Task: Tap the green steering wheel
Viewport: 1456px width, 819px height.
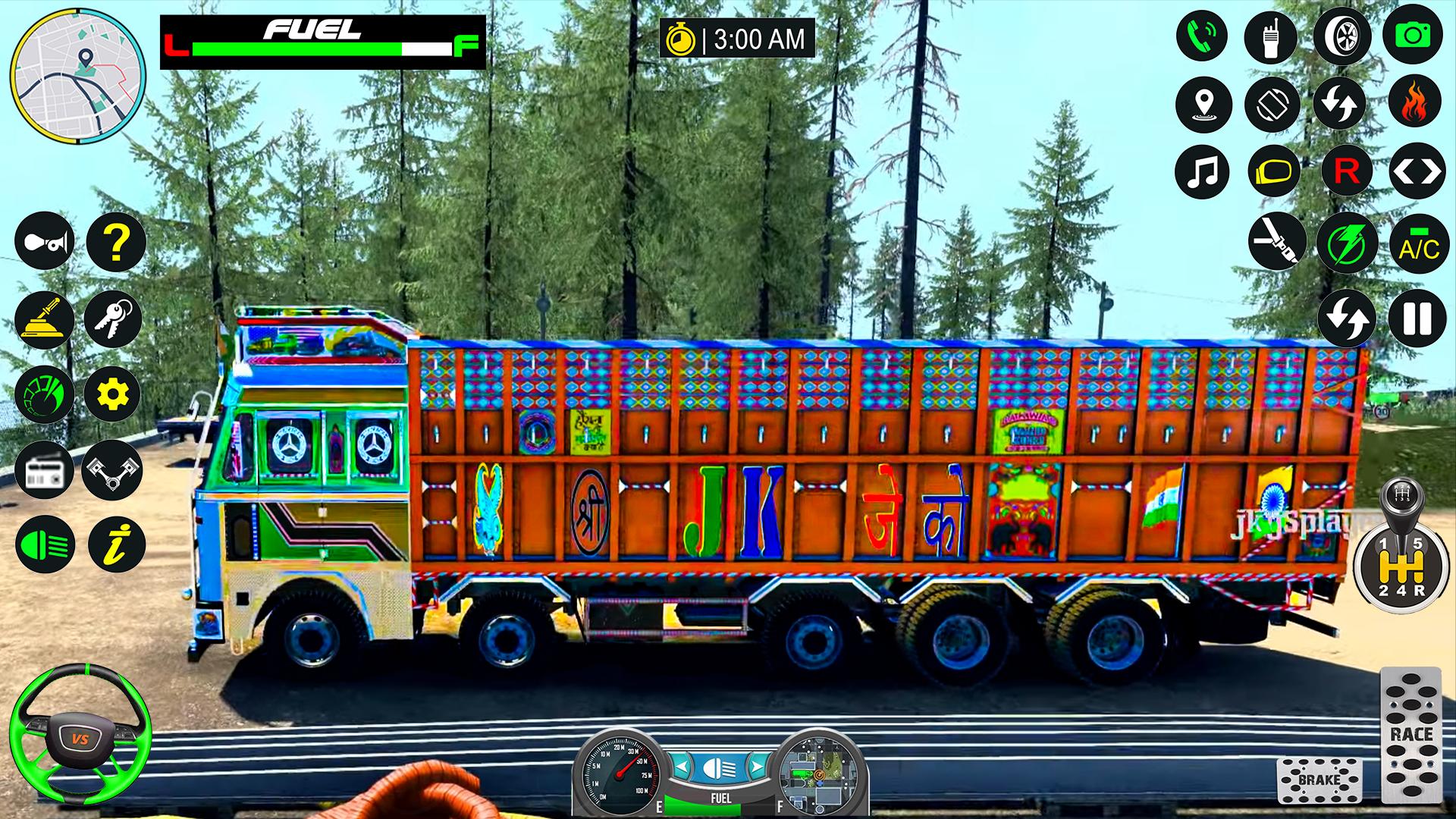Action: (x=80, y=736)
